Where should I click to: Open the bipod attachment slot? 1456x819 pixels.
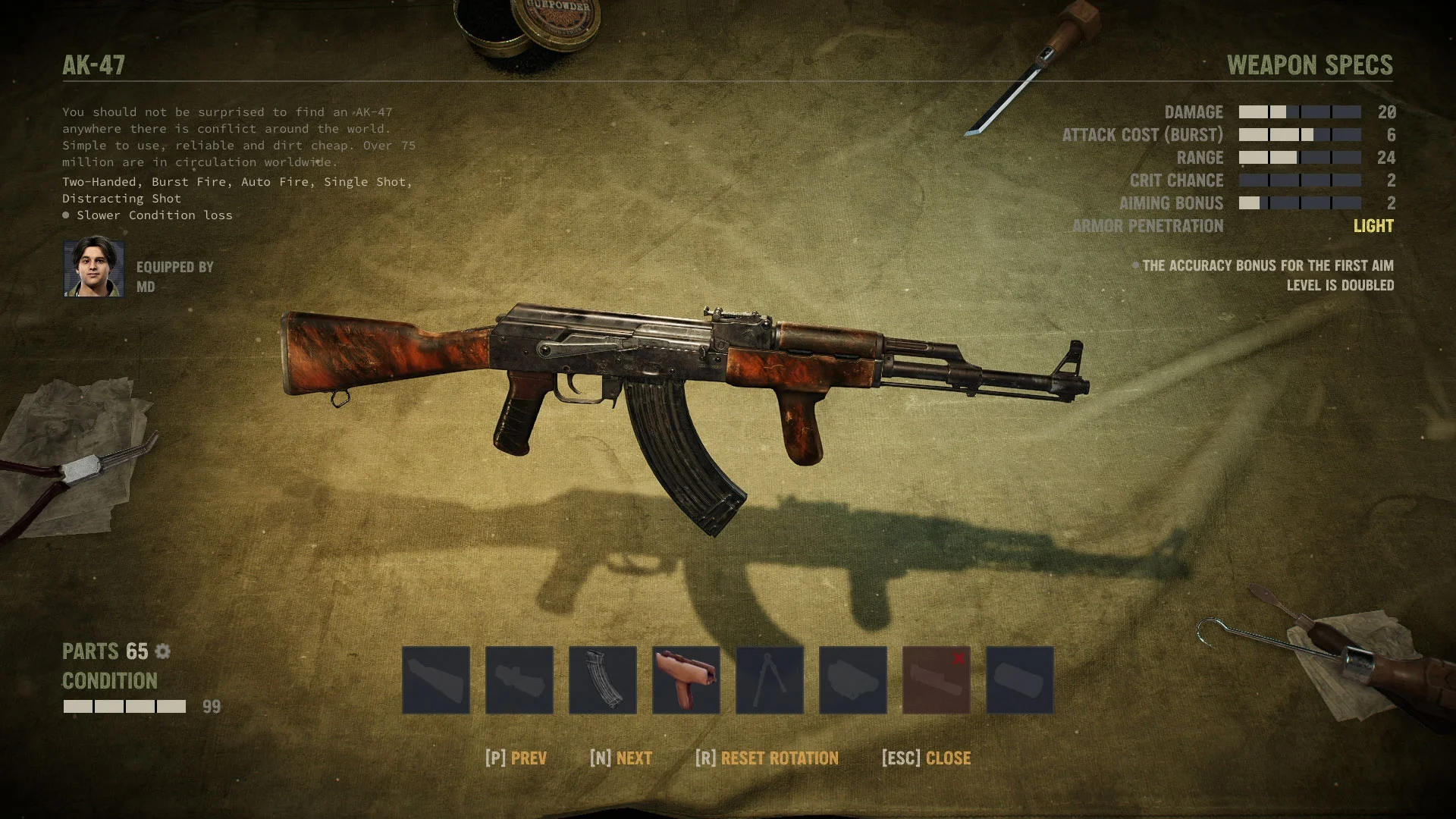point(770,679)
